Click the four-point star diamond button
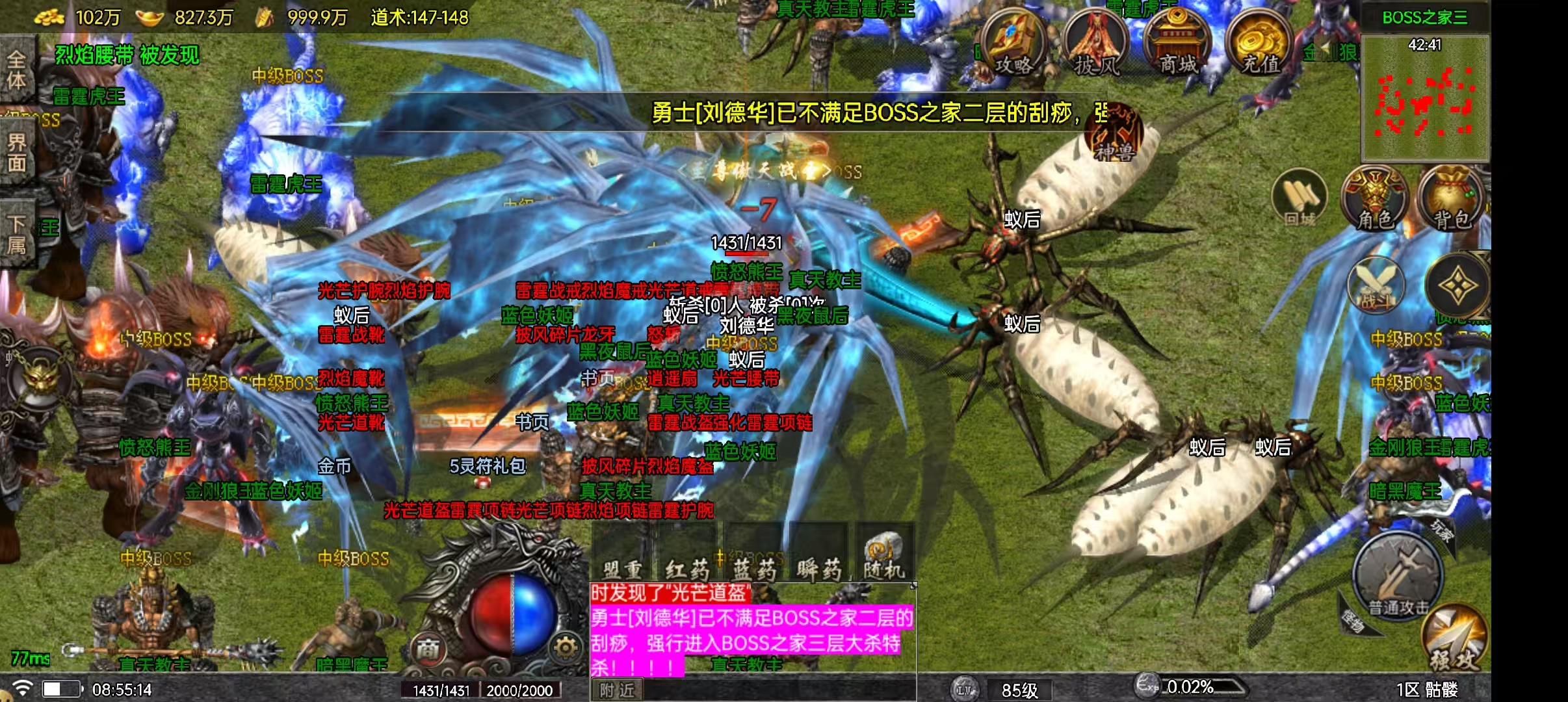Image resolution: width=1568 pixels, height=702 pixels. point(1456,286)
